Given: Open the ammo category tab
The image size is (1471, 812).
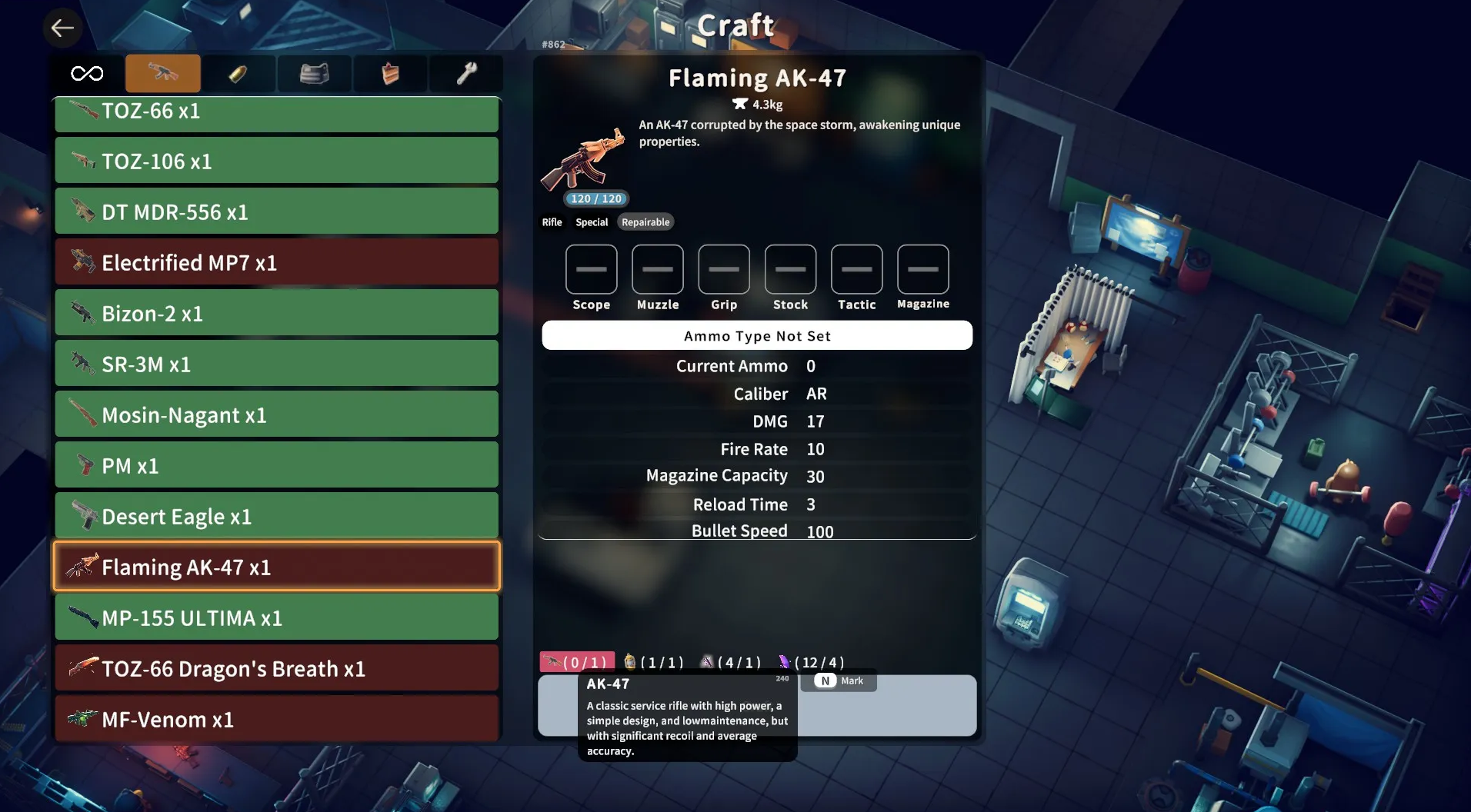Looking at the screenshot, I should pos(238,74).
